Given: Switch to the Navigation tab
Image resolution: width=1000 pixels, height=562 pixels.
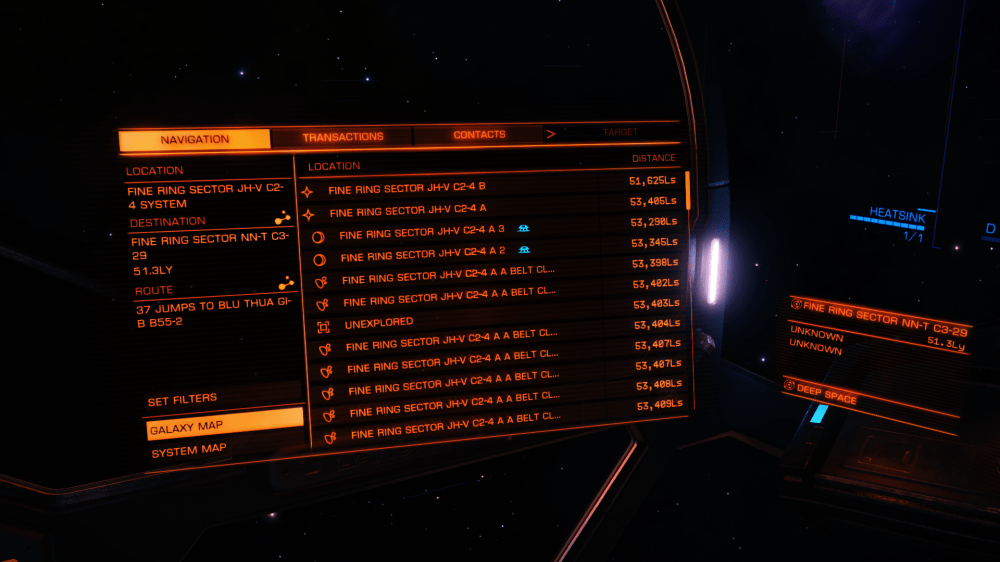Looking at the screenshot, I should (194, 140).
